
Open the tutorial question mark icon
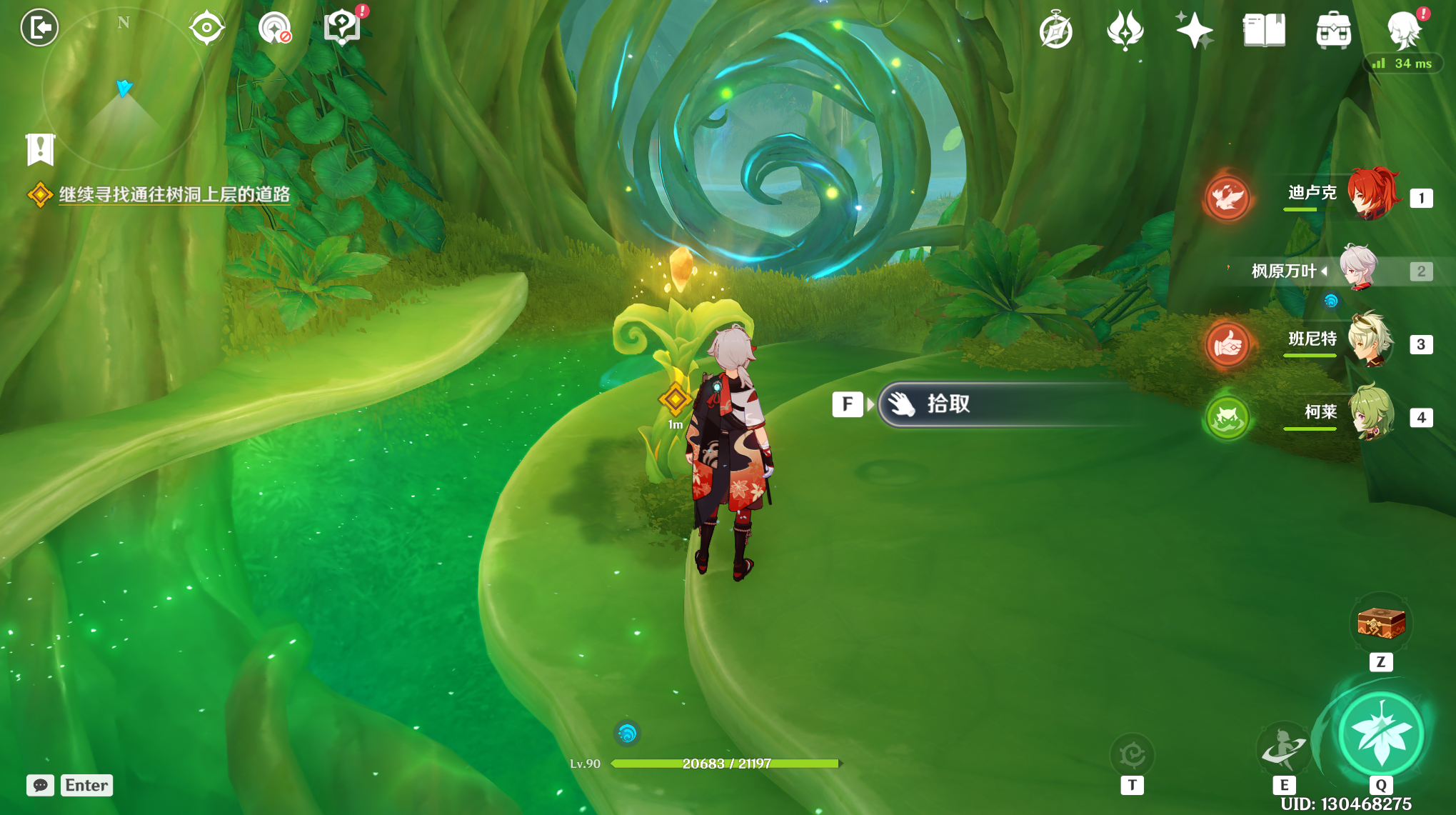click(342, 28)
